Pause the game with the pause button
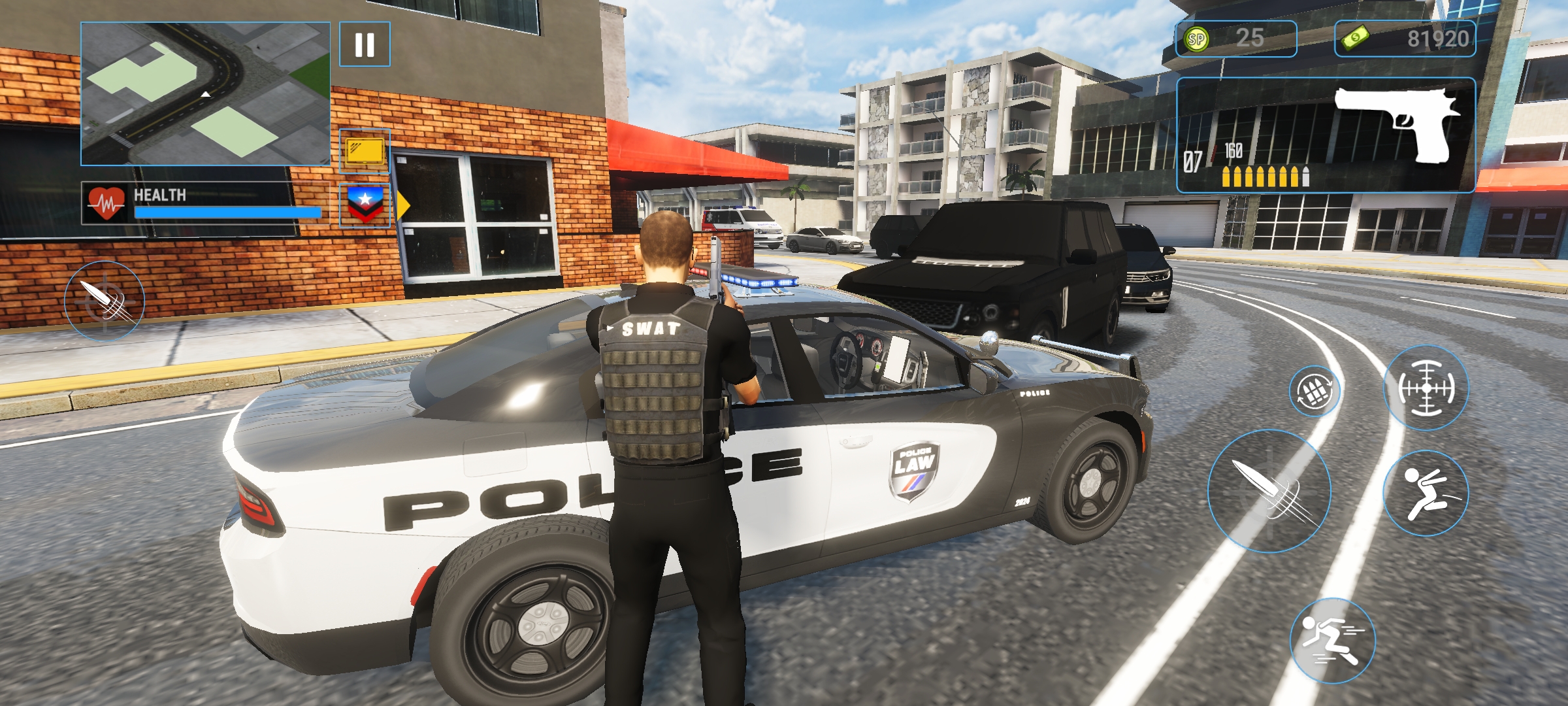The width and height of the screenshot is (1568, 706). tap(365, 44)
